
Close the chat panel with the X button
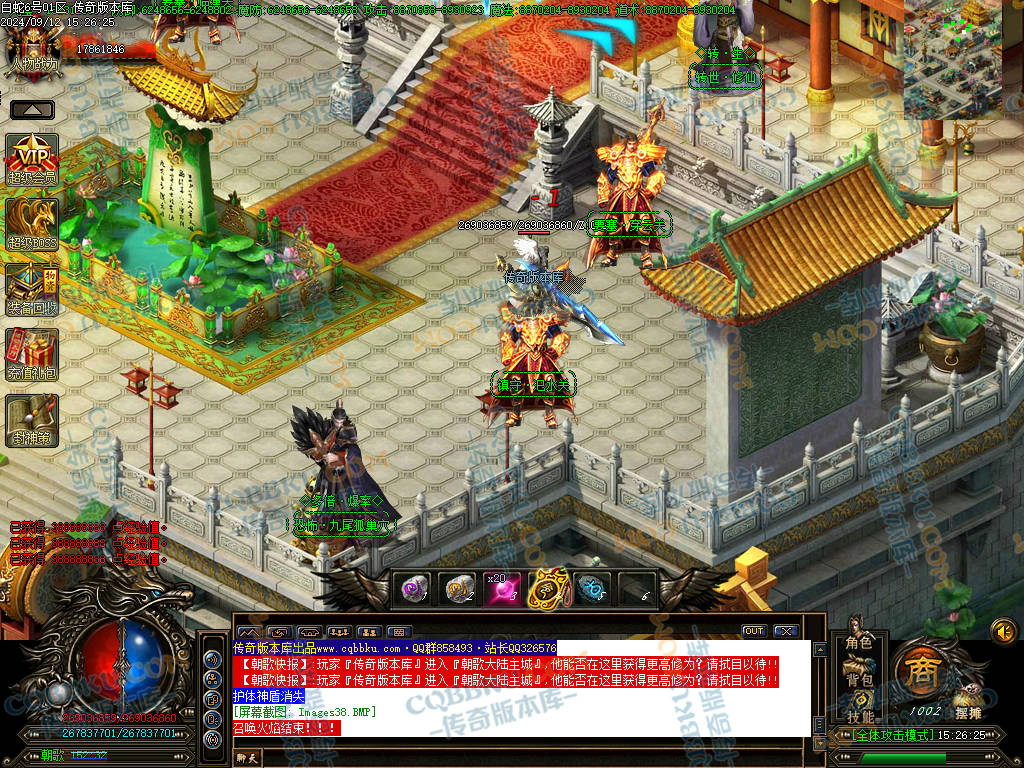click(x=786, y=631)
